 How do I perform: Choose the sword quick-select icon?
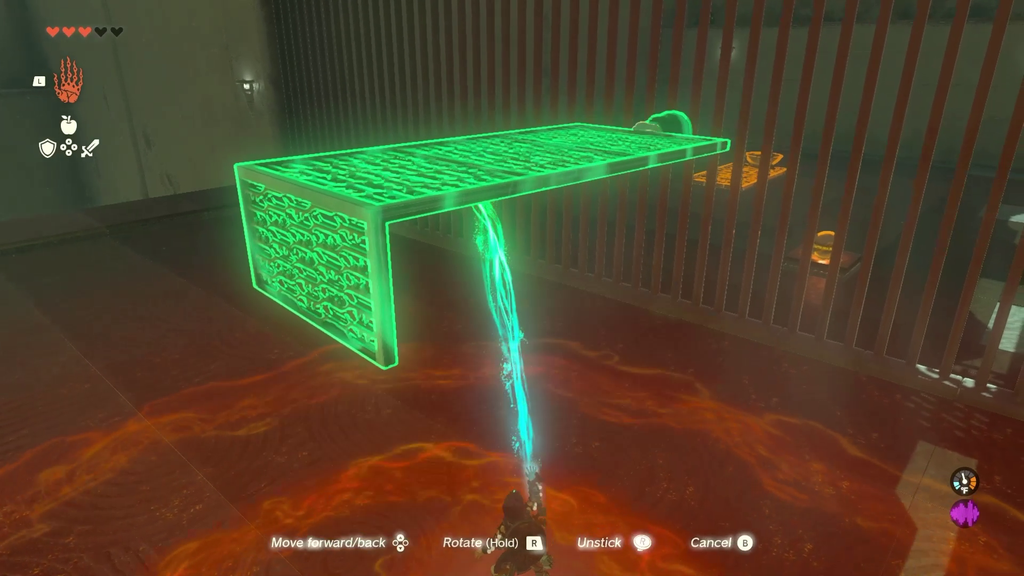point(90,149)
